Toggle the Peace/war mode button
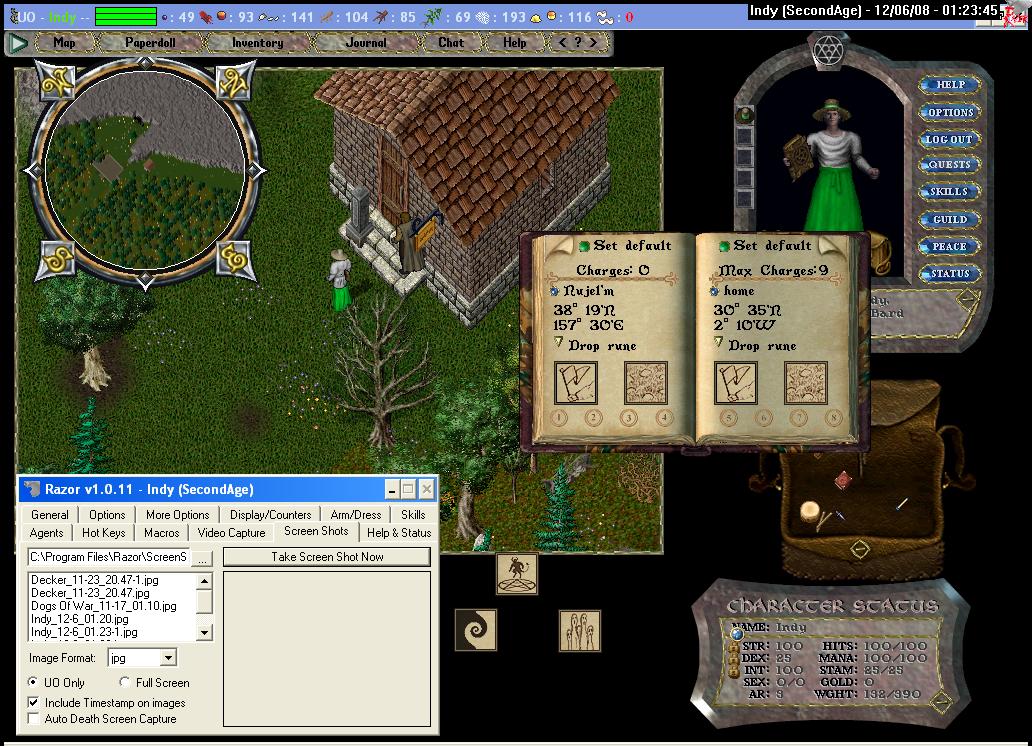Image resolution: width=1032 pixels, height=746 pixels. coord(949,246)
